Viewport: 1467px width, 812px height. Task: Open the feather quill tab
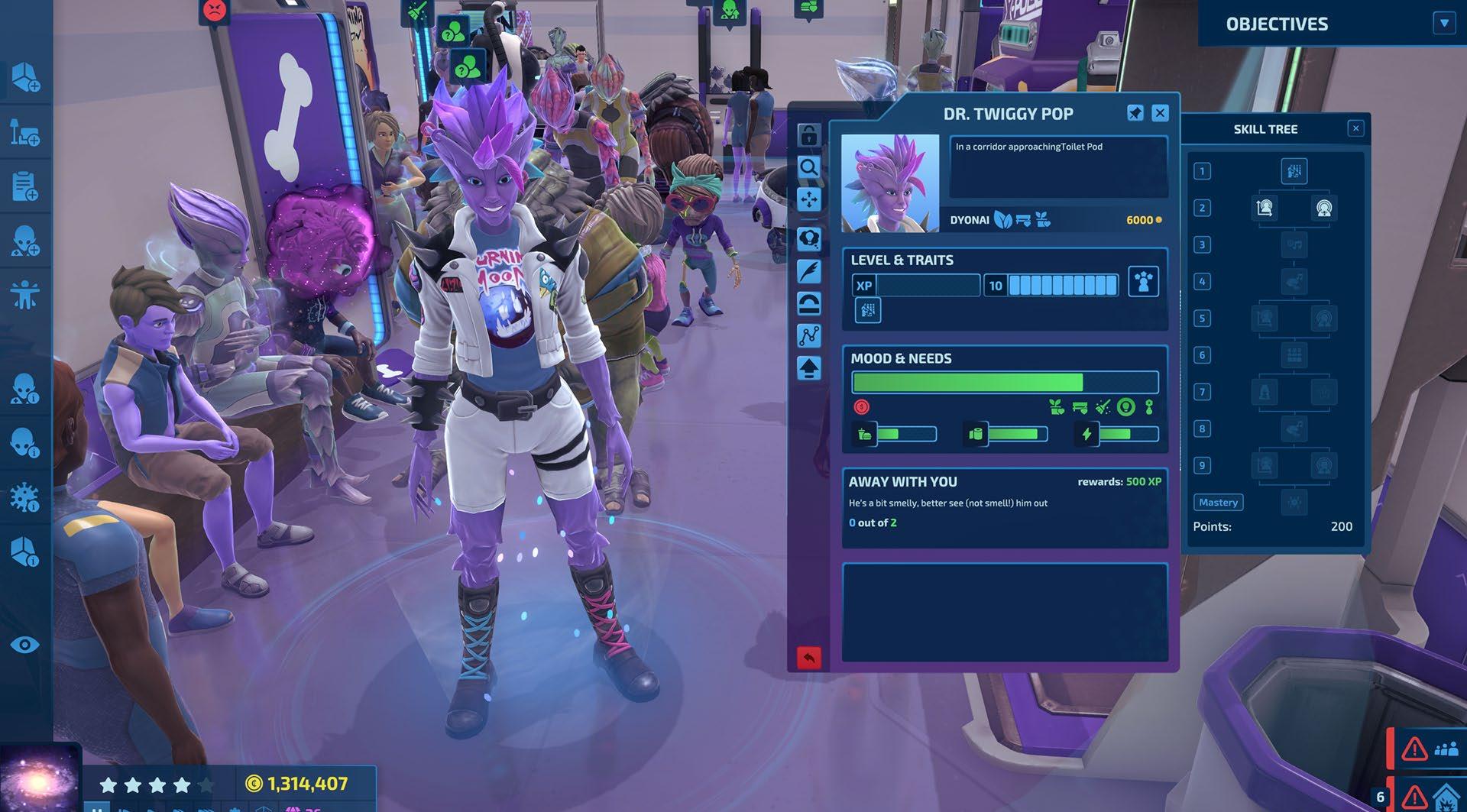point(808,271)
